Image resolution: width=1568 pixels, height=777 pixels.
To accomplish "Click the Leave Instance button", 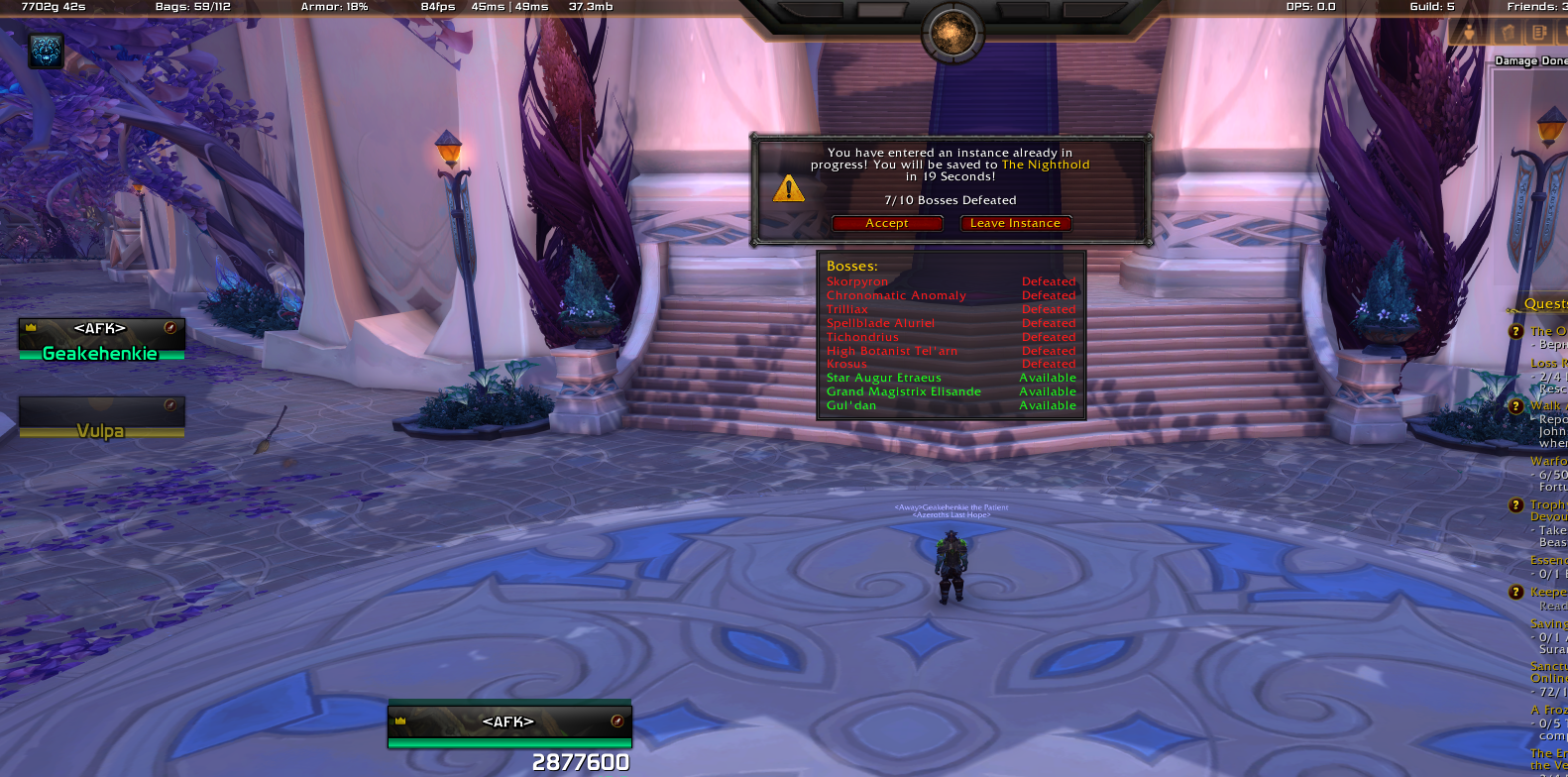I will pyautogui.click(x=1015, y=224).
